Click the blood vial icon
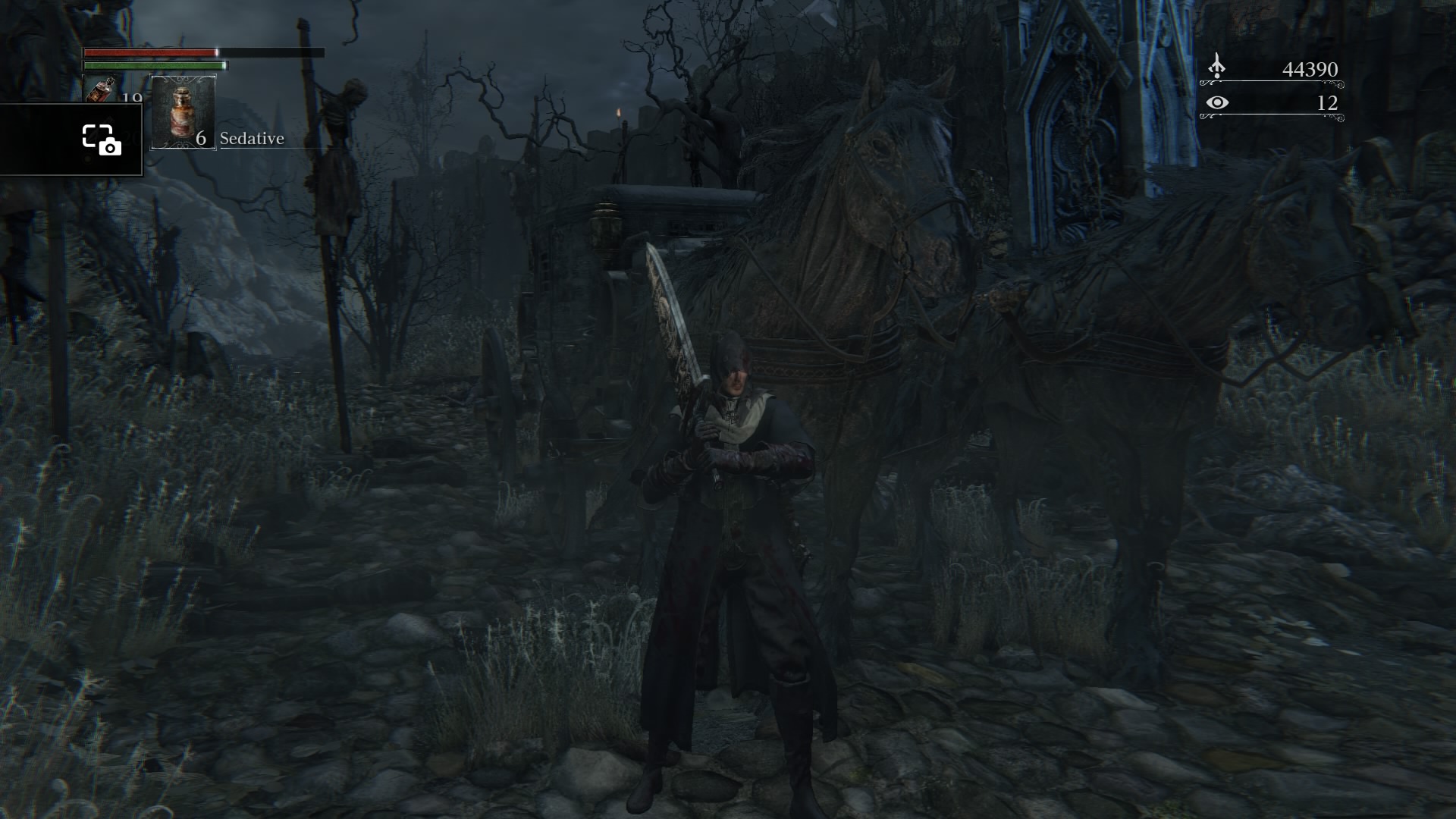 click(101, 90)
